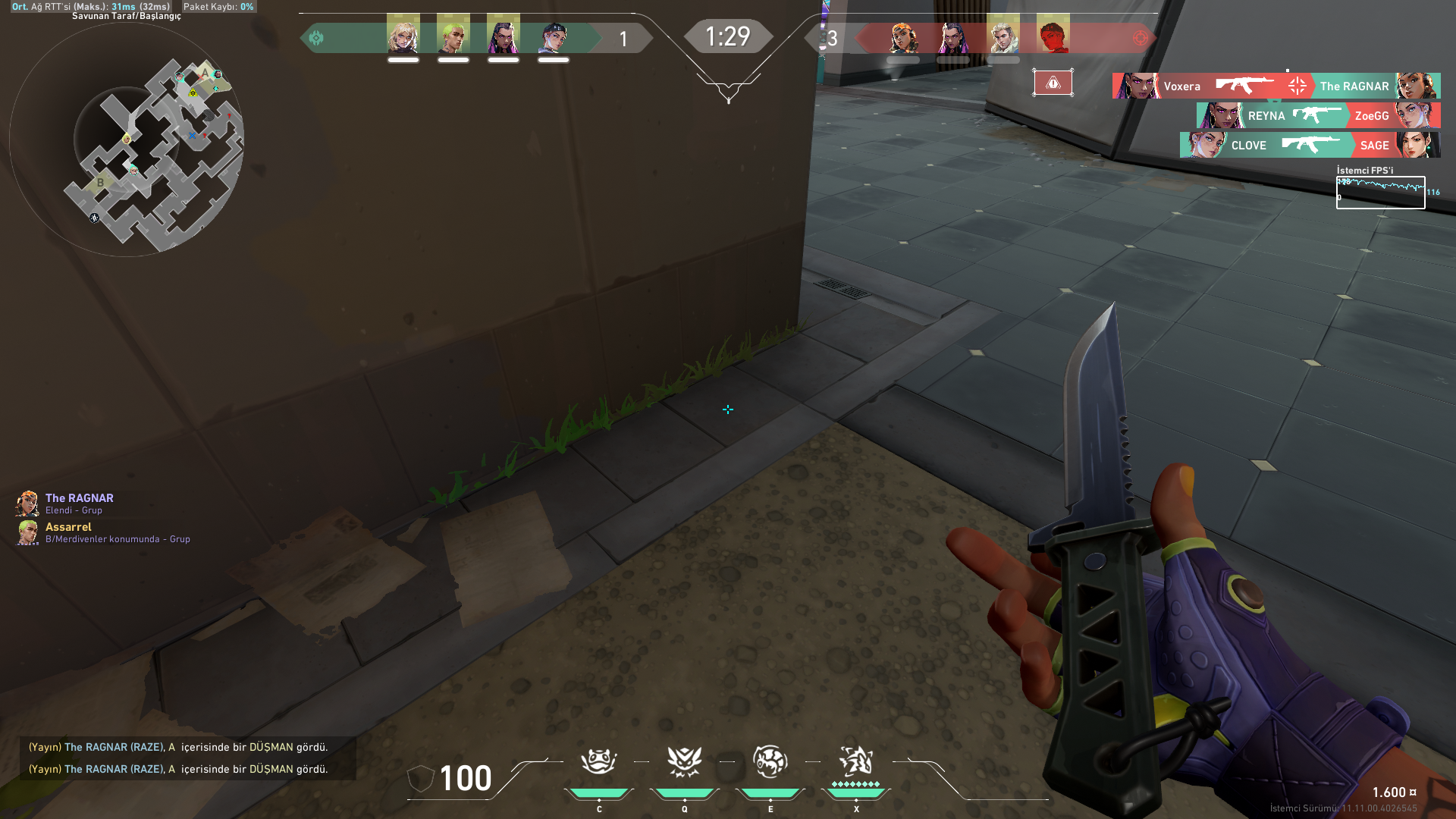Select the Boom Bot ability icon
The width and height of the screenshot is (1456, 819).
point(599,762)
